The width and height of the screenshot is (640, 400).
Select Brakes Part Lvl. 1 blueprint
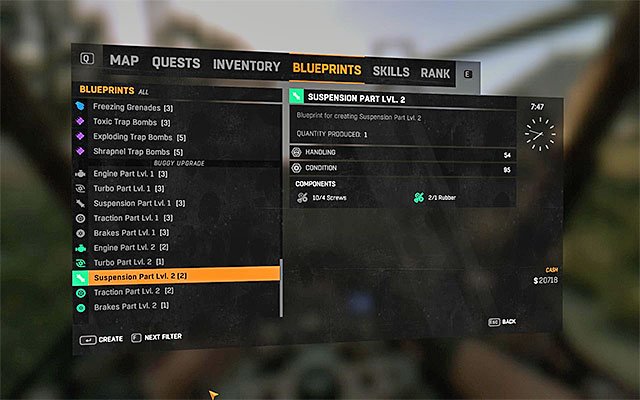point(130,233)
